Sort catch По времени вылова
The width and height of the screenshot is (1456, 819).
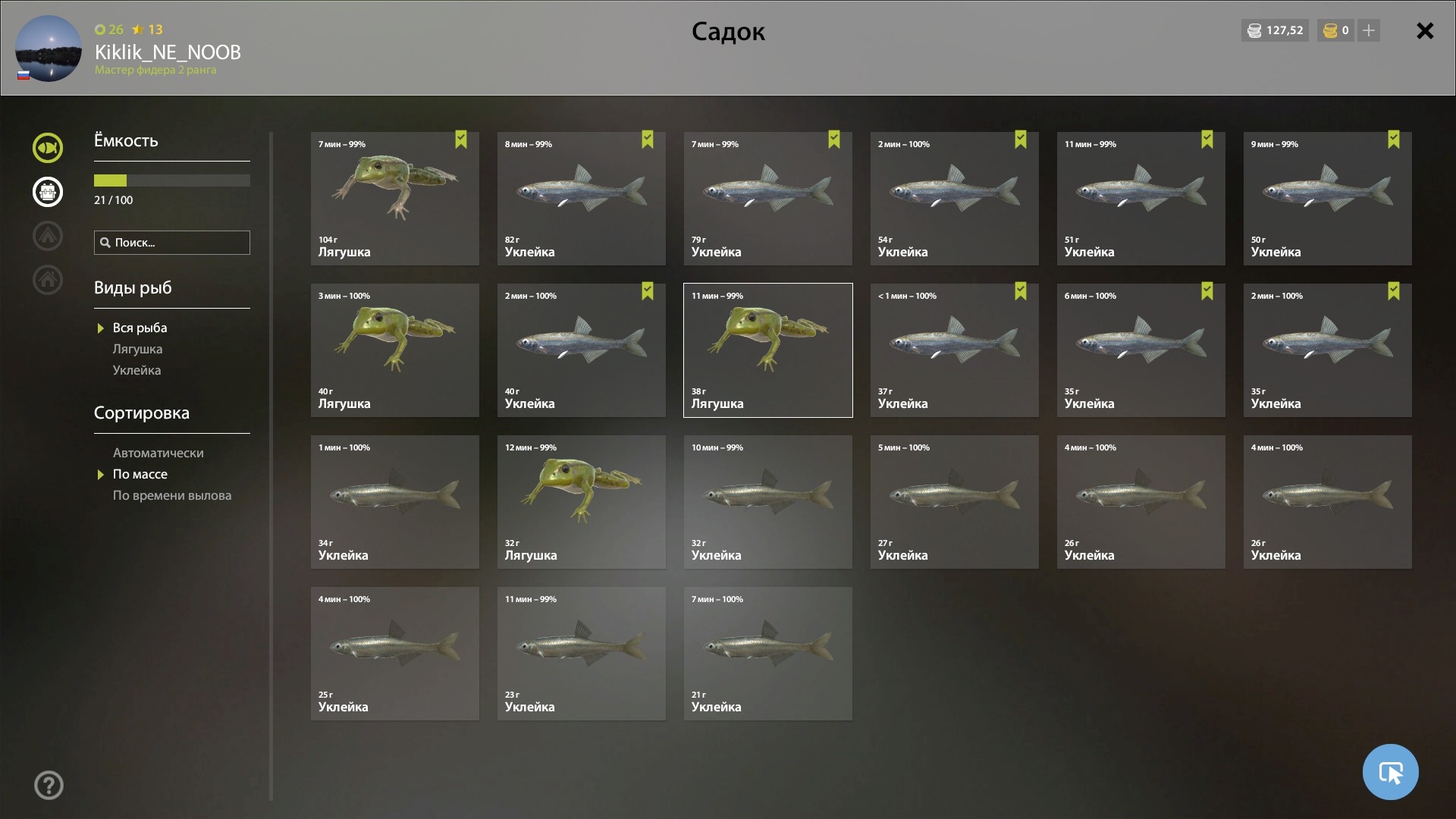click(172, 496)
